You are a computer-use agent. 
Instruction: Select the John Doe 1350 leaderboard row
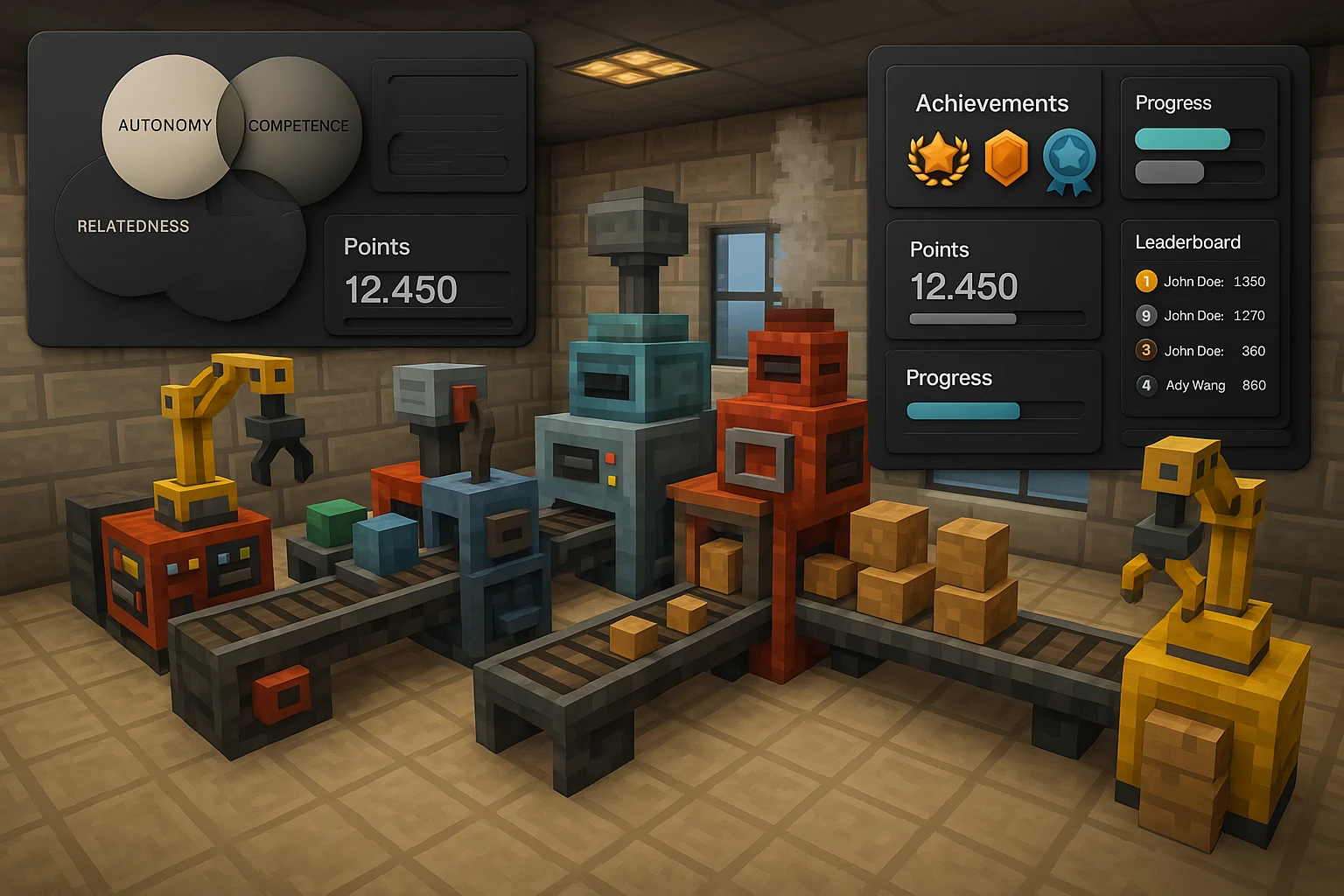point(1200,282)
